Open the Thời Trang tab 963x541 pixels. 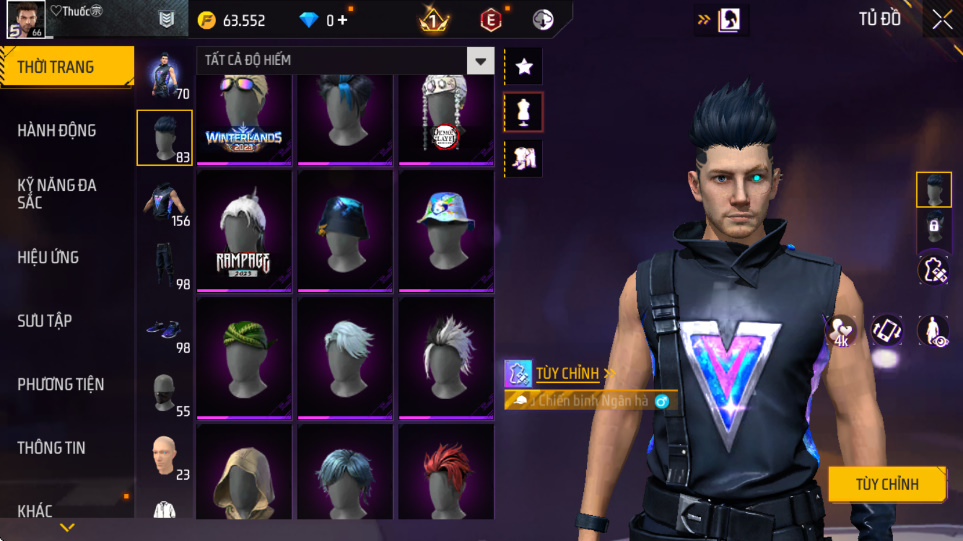tap(66, 67)
